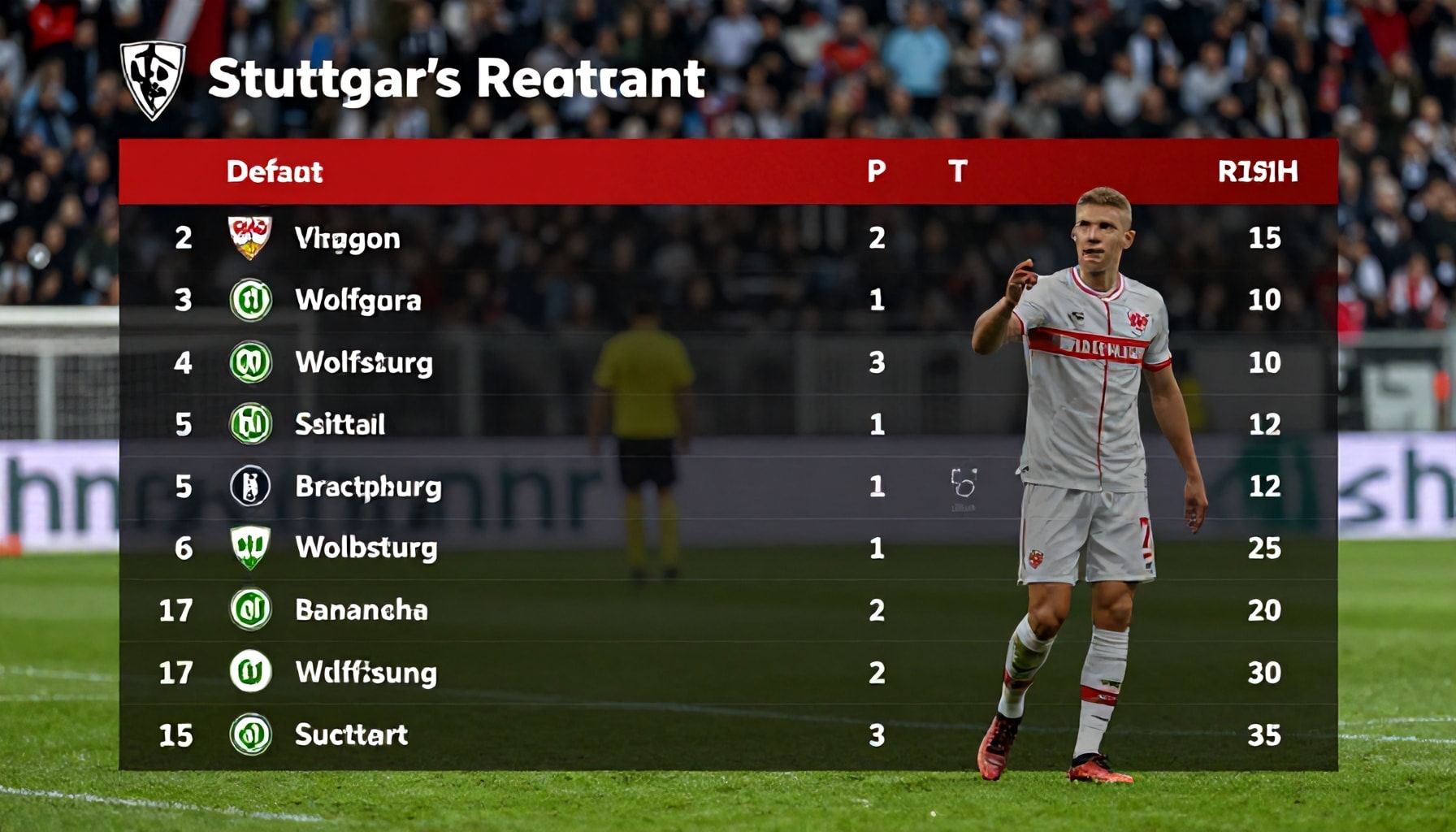Click the Defaut column header
The image size is (1456, 832).
point(274,171)
